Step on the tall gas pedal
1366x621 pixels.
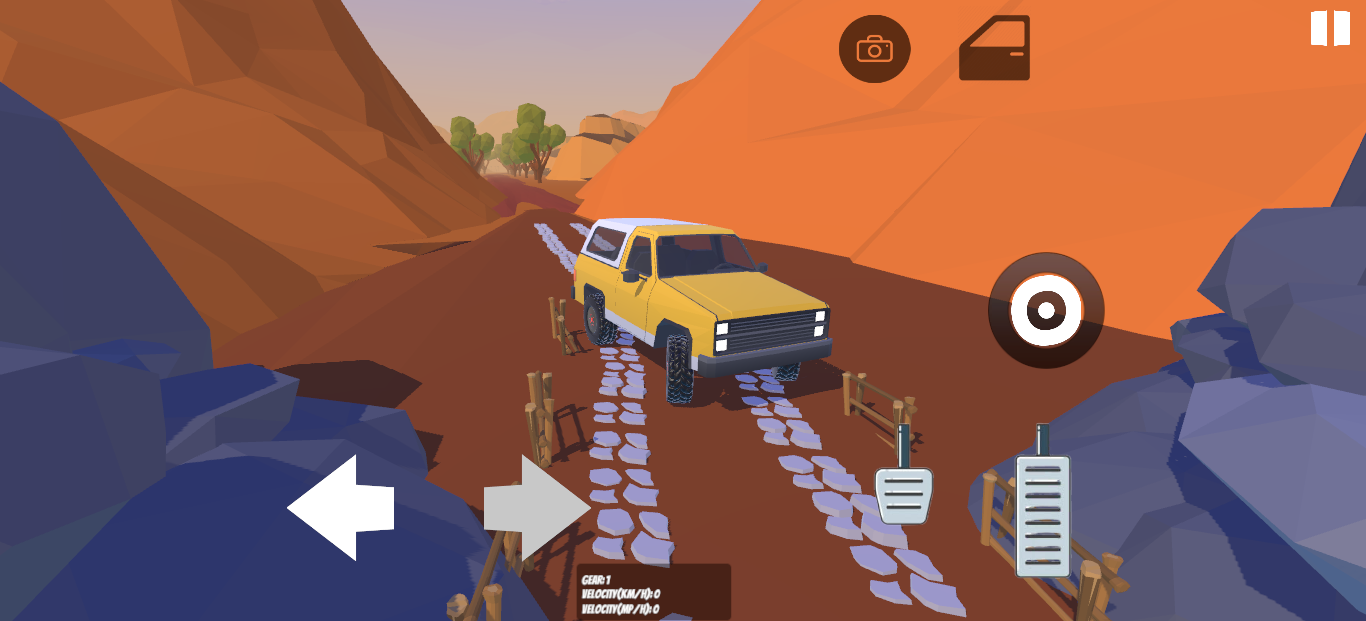1043,514
